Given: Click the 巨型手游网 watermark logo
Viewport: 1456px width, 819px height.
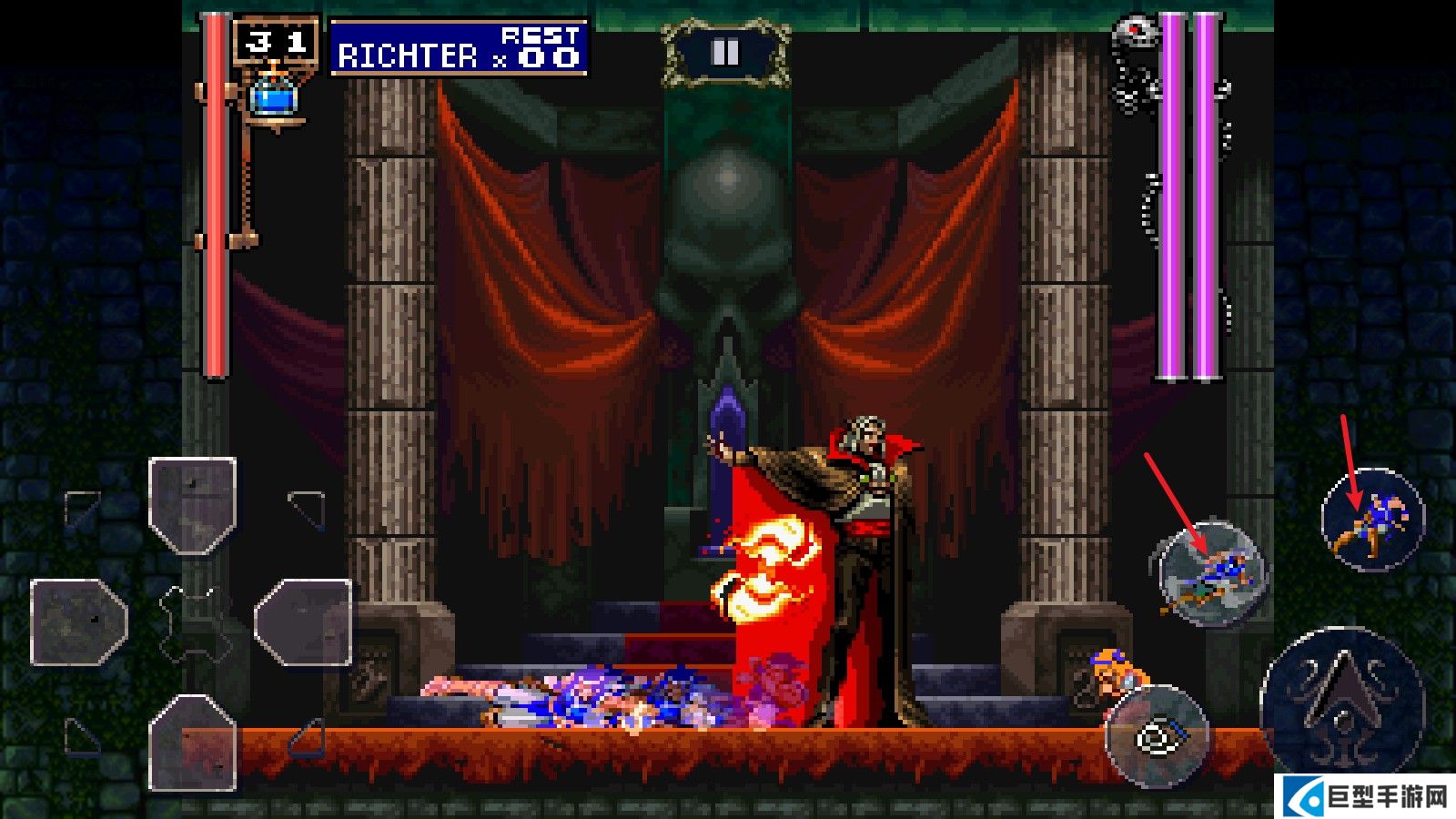Looking at the screenshot, I should click(x=1368, y=797).
